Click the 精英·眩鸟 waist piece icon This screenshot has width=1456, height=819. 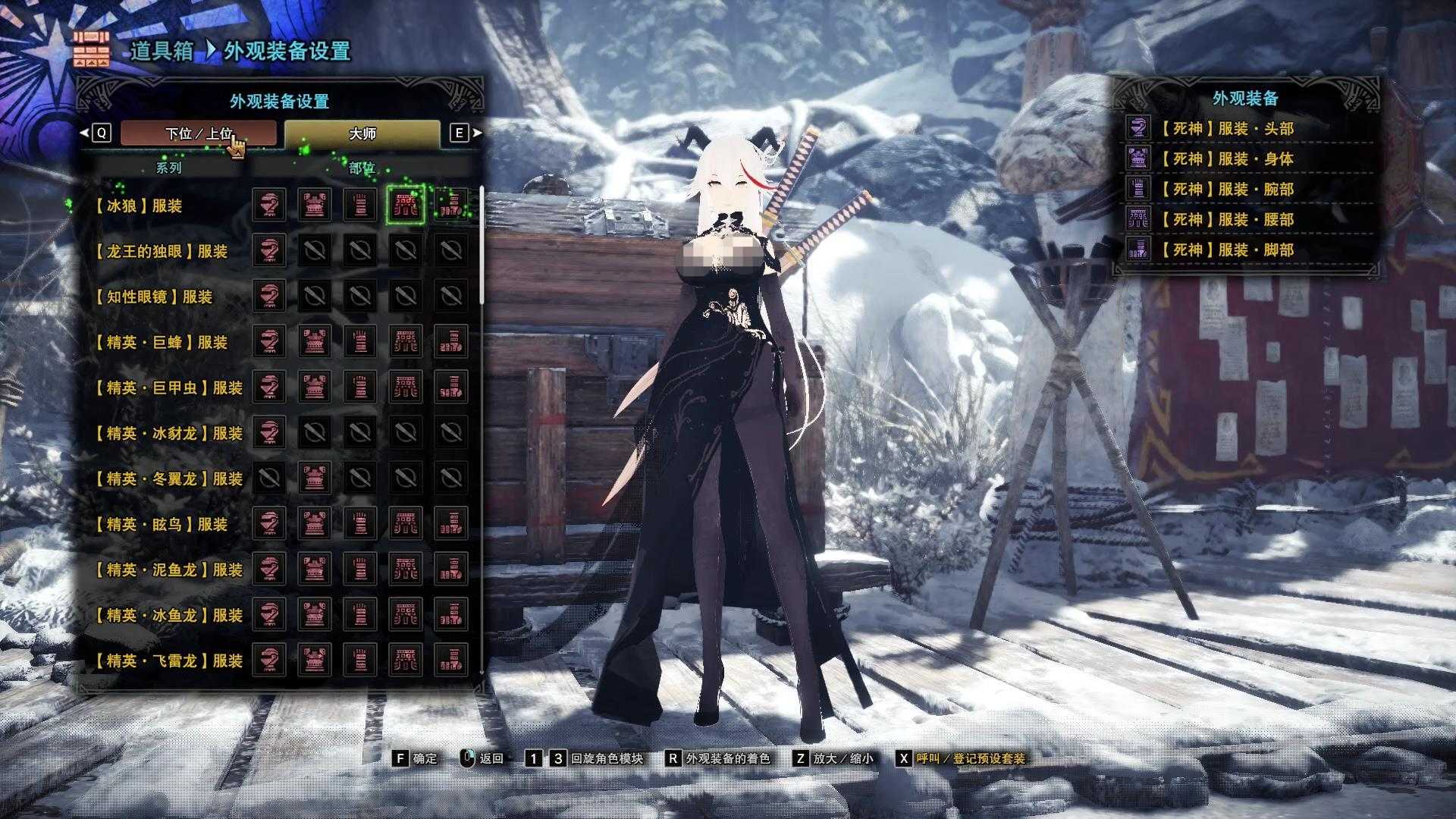[406, 525]
